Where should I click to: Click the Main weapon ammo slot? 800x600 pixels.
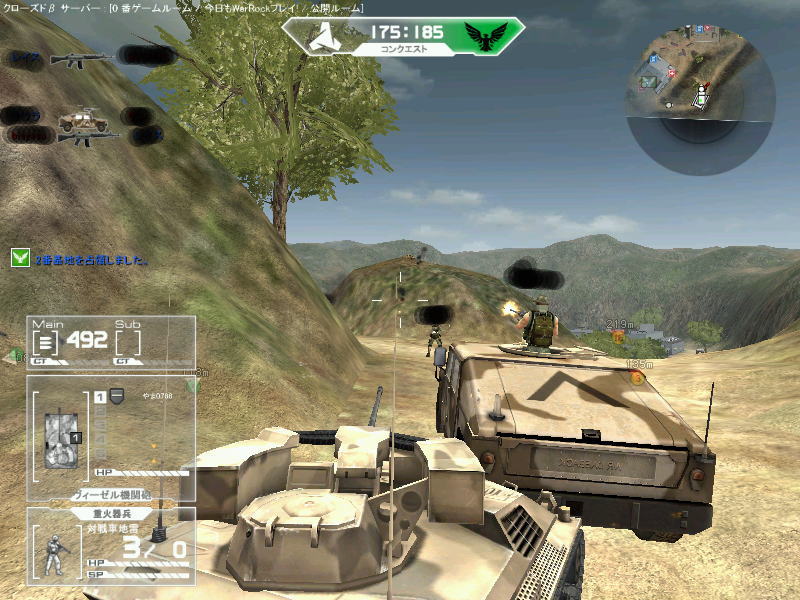pyautogui.click(x=46, y=343)
